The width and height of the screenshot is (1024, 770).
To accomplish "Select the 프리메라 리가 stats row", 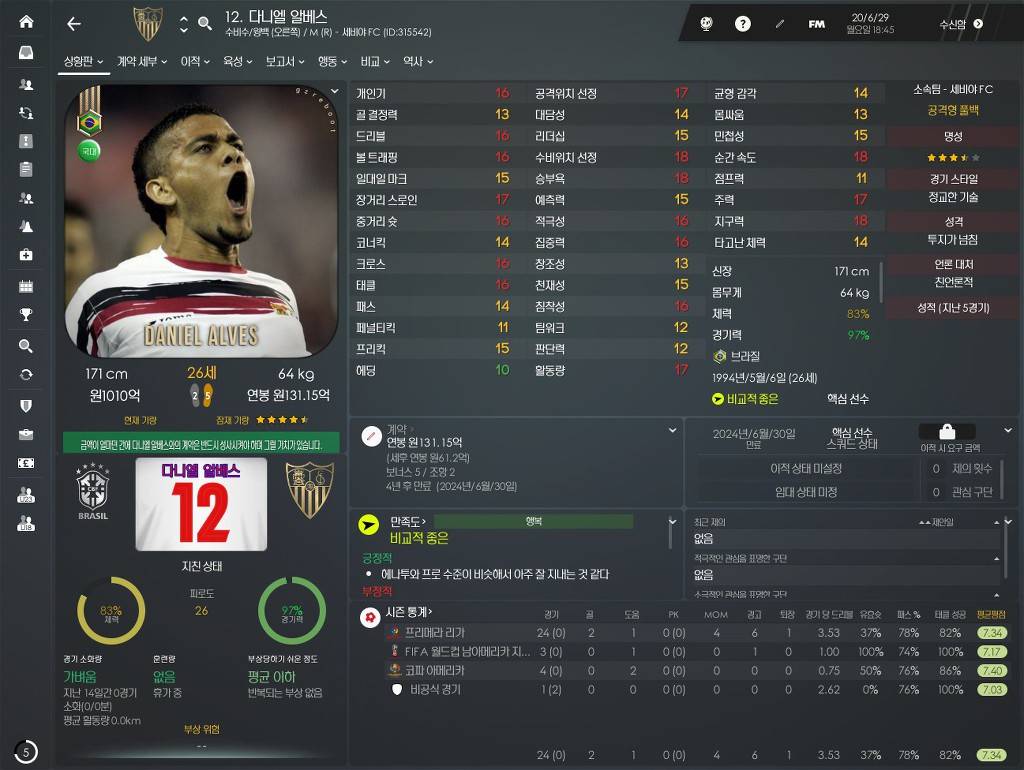I will pyautogui.click(x=435, y=633).
